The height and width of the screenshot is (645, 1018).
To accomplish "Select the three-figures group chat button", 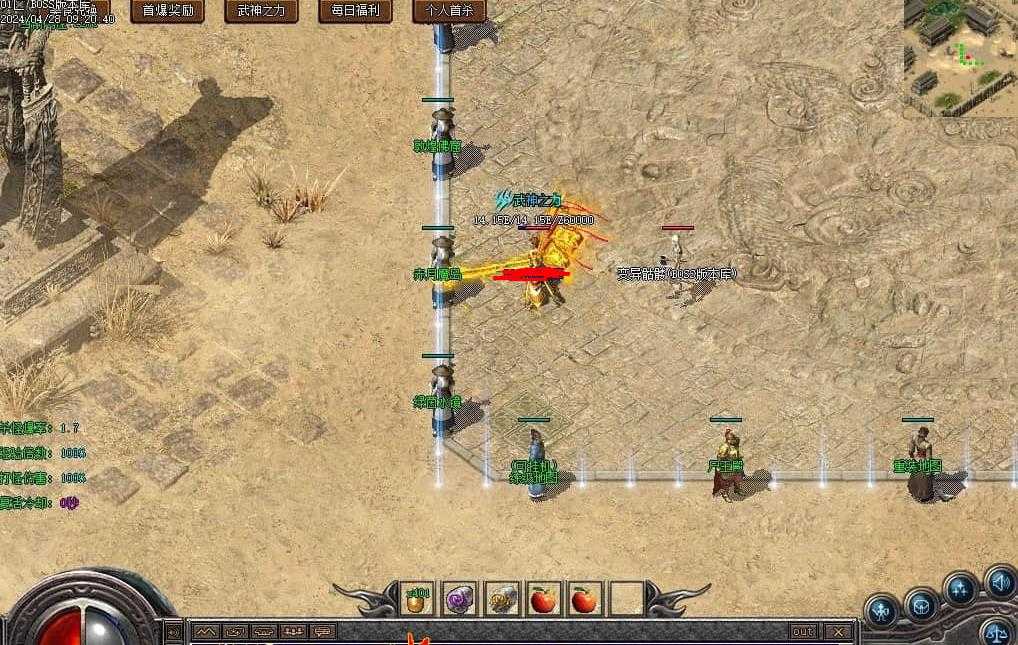I will pyautogui.click(x=293, y=632).
